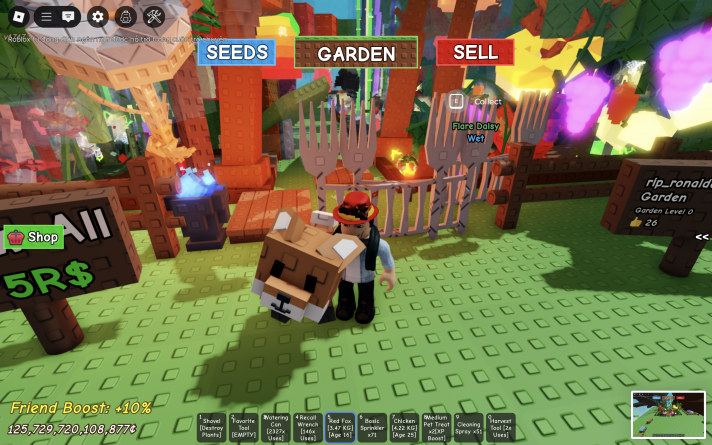Image resolution: width=712 pixels, height=445 pixels.
Task: Go to the Sell stand
Action: 475,52
